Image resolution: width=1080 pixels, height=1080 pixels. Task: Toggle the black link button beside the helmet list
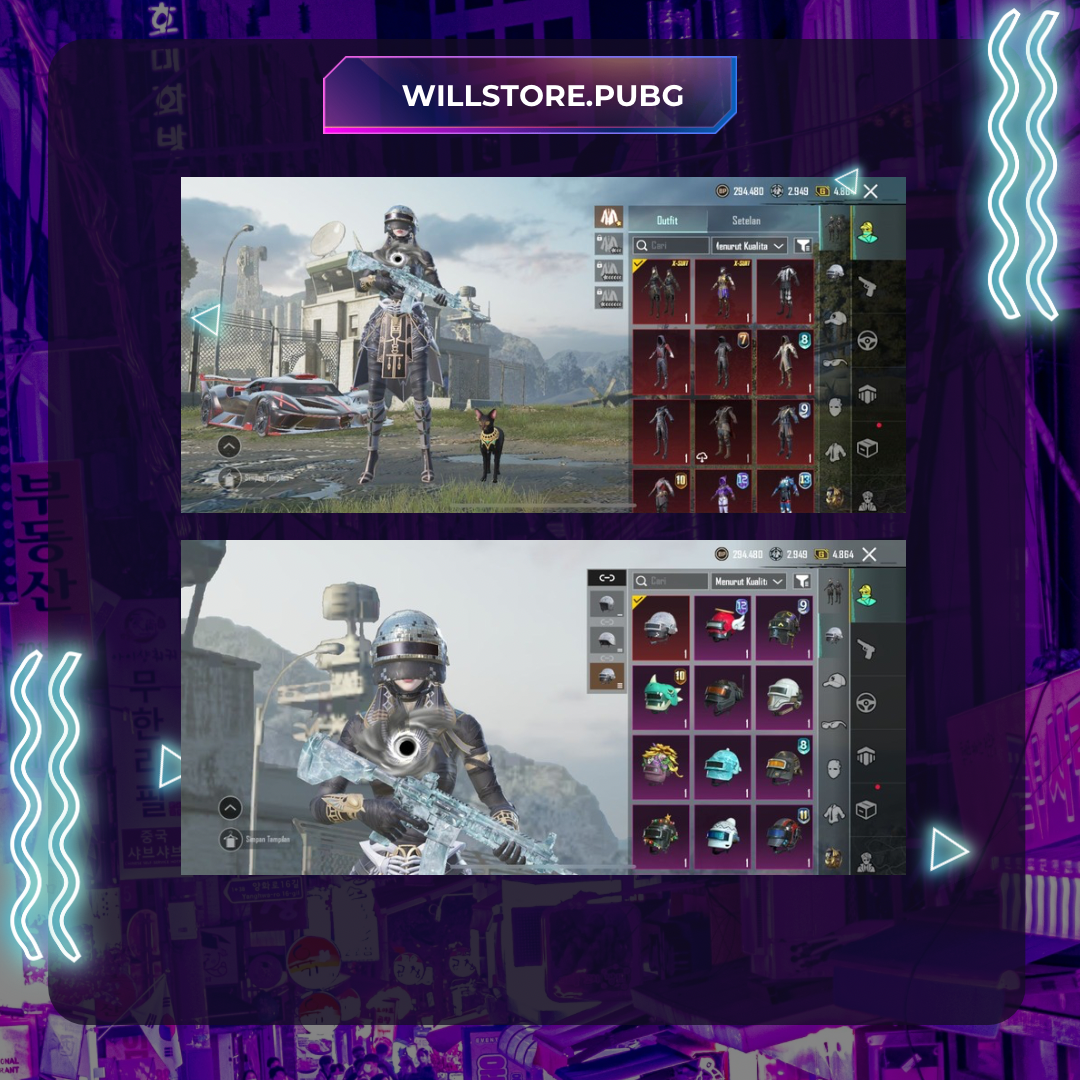pyautogui.click(x=606, y=578)
